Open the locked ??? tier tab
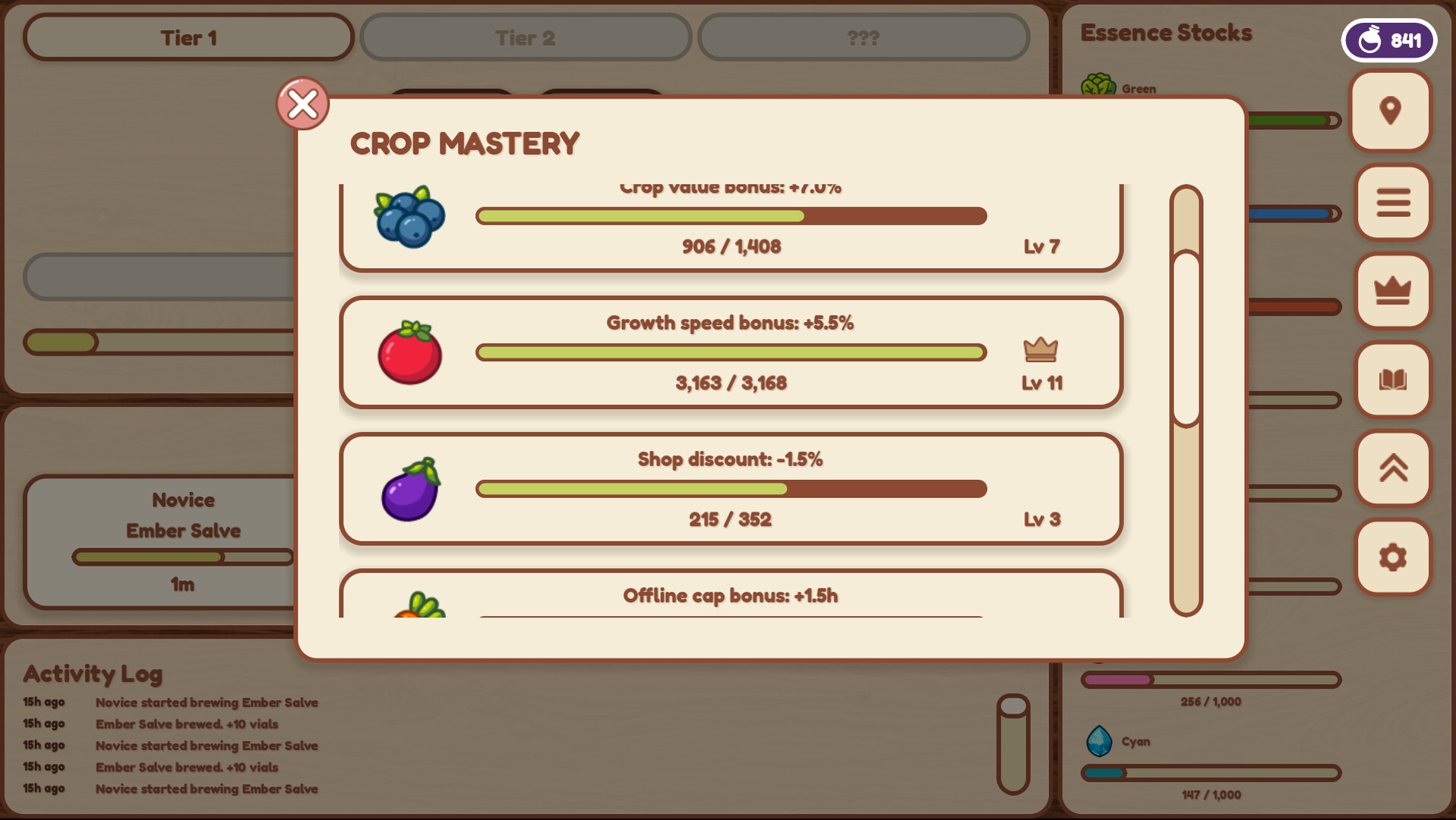The image size is (1456, 820). 863,37
